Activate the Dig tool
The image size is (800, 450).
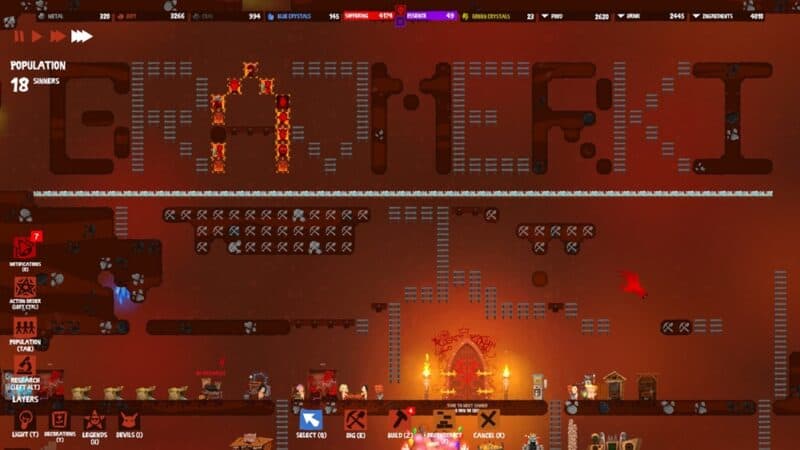[x=355, y=419]
